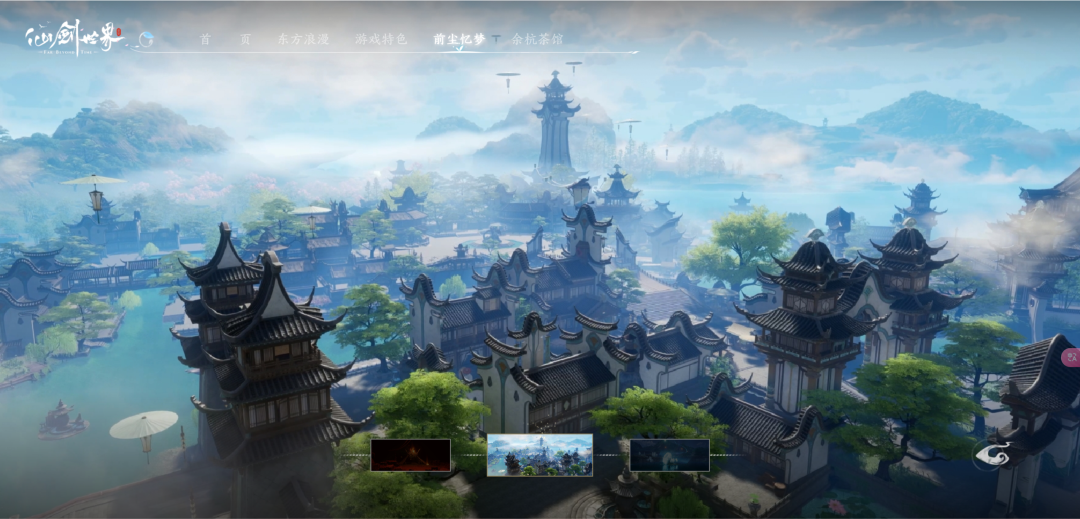The height and width of the screenshot is (519, 1080).
Task: Click the globe icon beside the logo
Action: coord(146,39)
